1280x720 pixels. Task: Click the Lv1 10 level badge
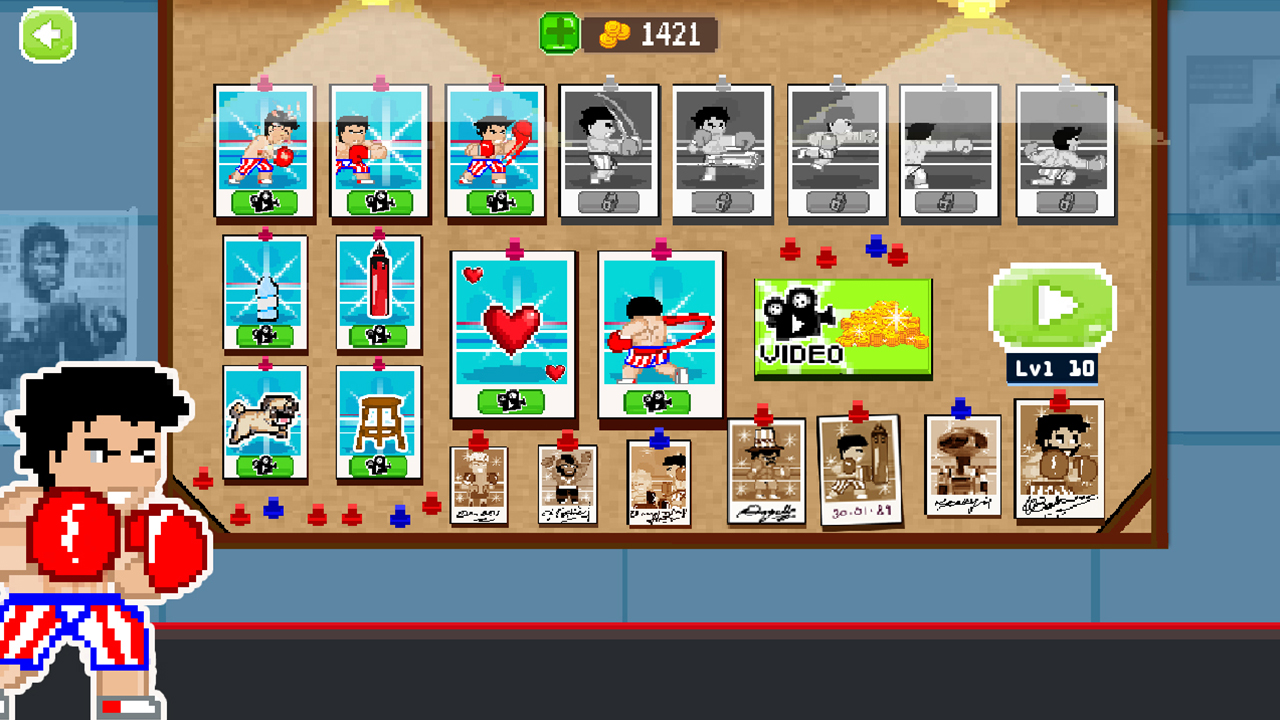click(x=1051, y=367)
